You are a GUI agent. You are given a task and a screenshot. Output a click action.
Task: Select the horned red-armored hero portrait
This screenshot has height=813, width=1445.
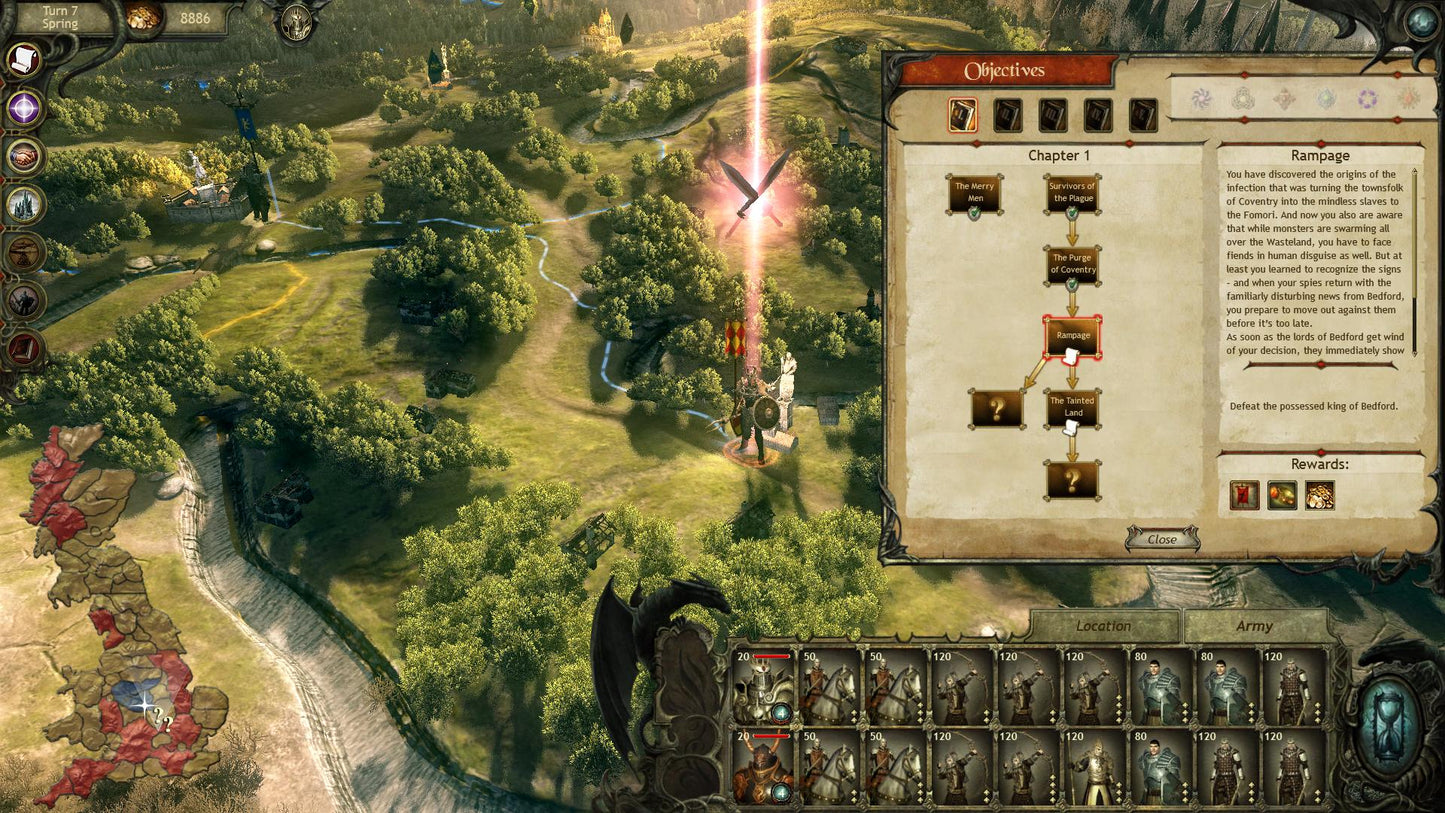coord(763,766)
